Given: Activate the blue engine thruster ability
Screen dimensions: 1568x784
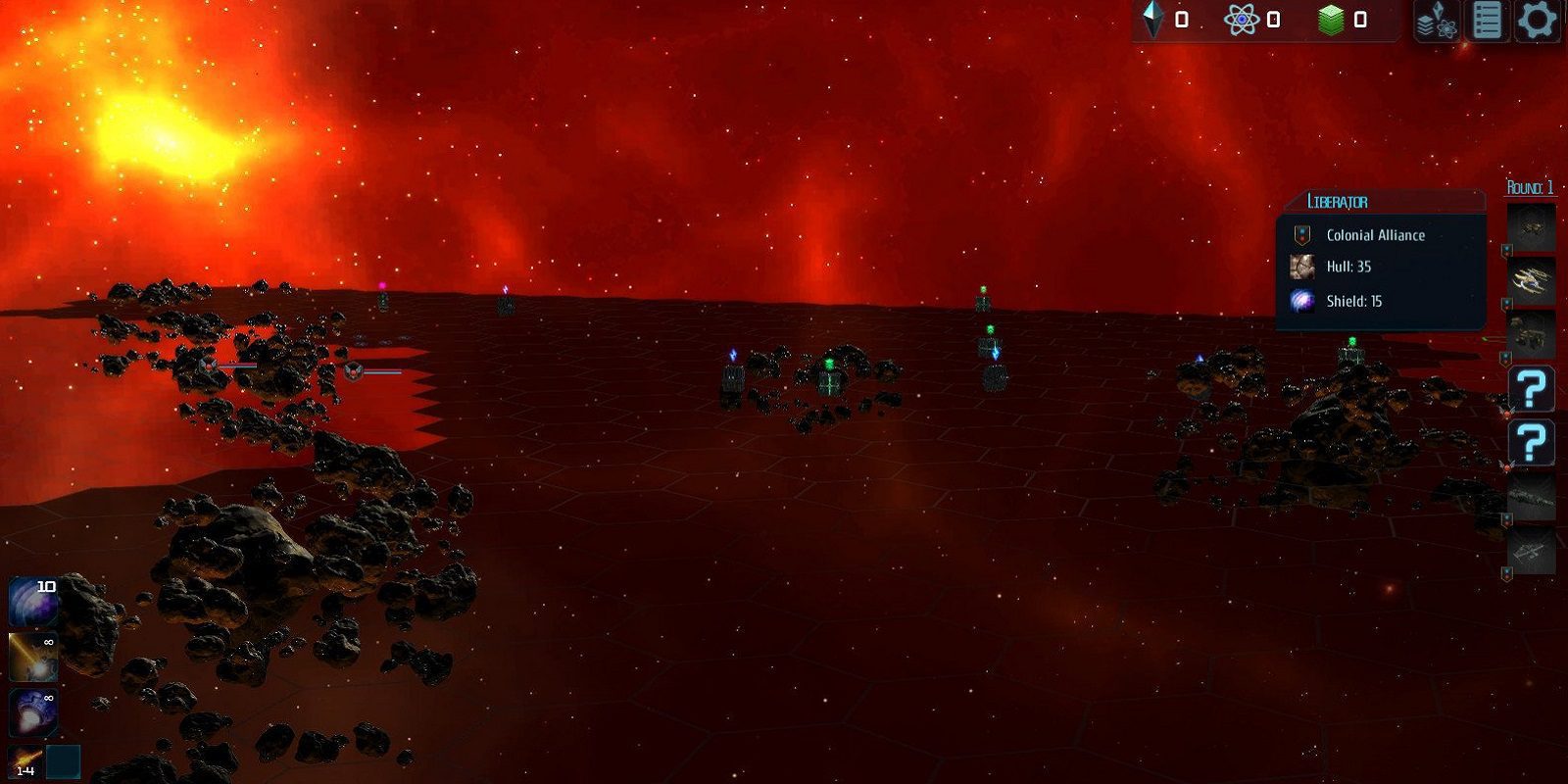Looking at the screenshot, I should (32, 712).
